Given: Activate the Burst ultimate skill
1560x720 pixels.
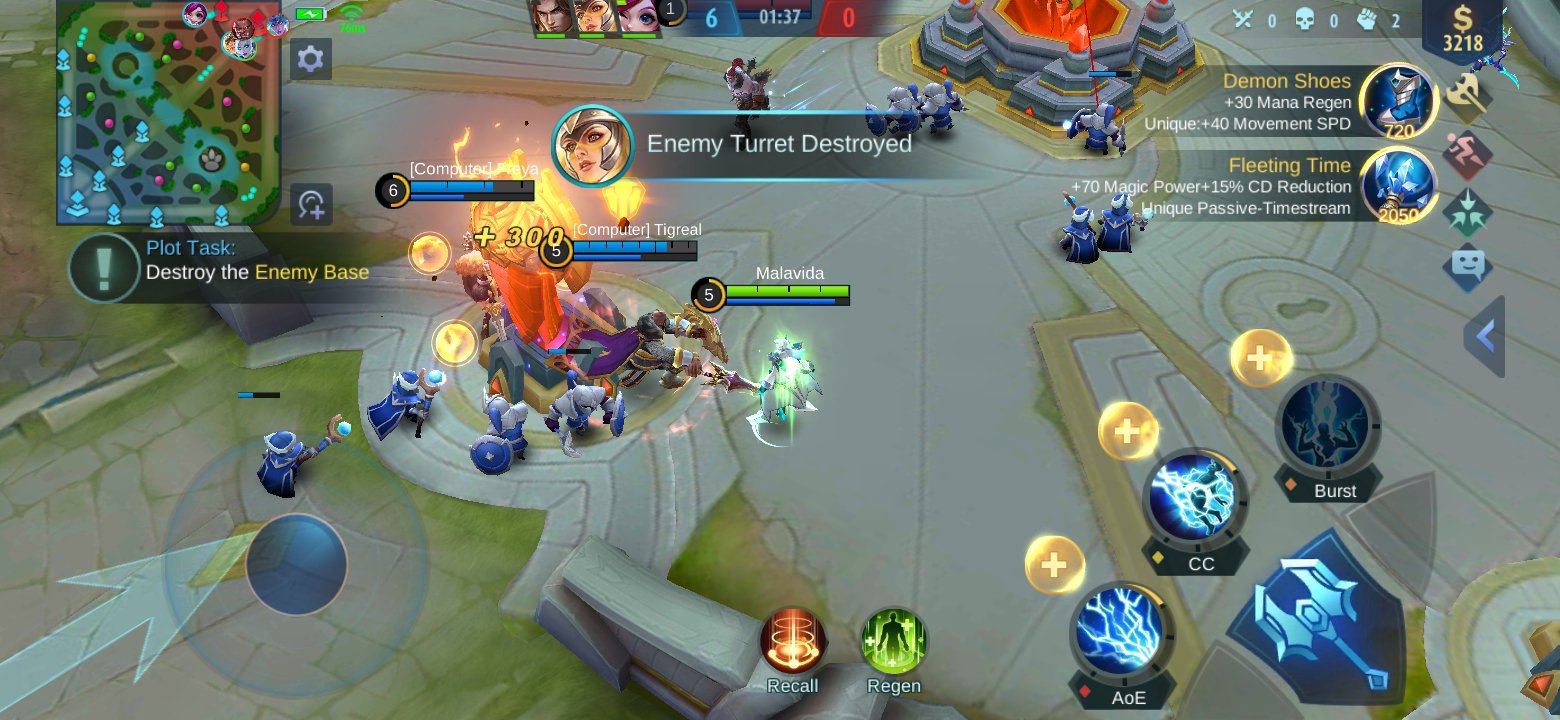Looking at the screenshot, I should tap(1328, 425).
